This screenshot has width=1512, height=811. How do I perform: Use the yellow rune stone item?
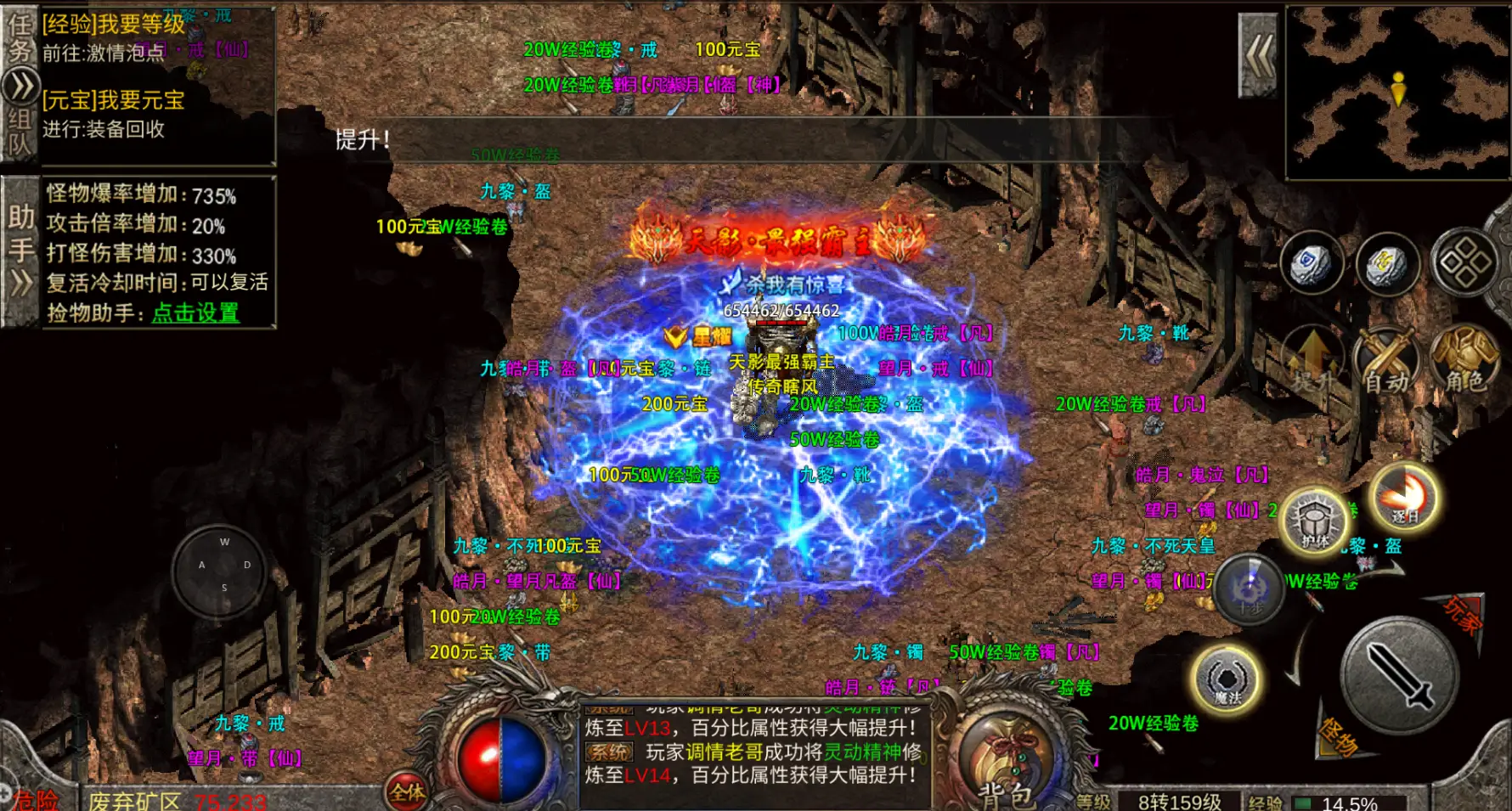pos(1387,264)
